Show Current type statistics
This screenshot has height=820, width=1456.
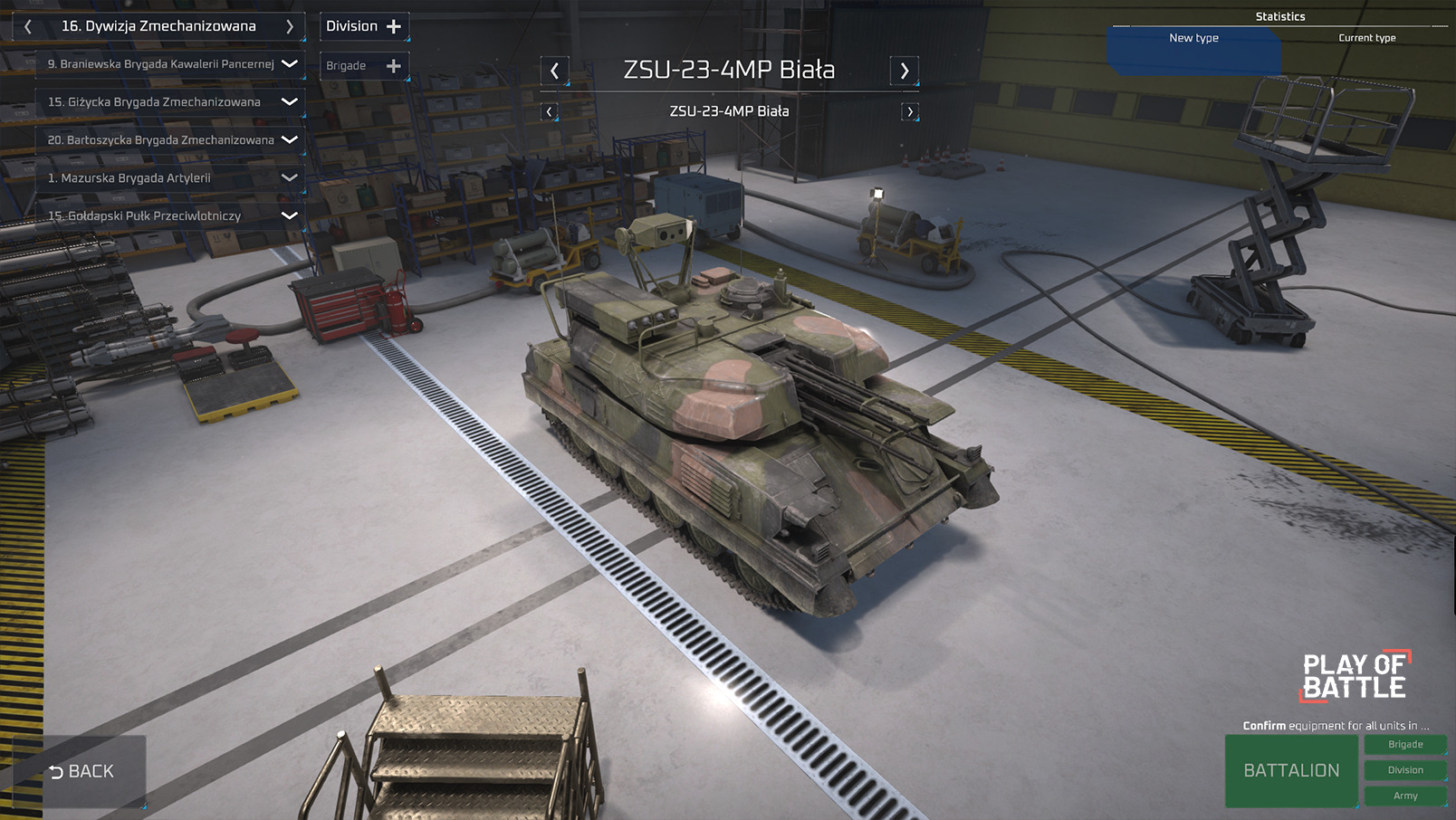point(1366,38)
